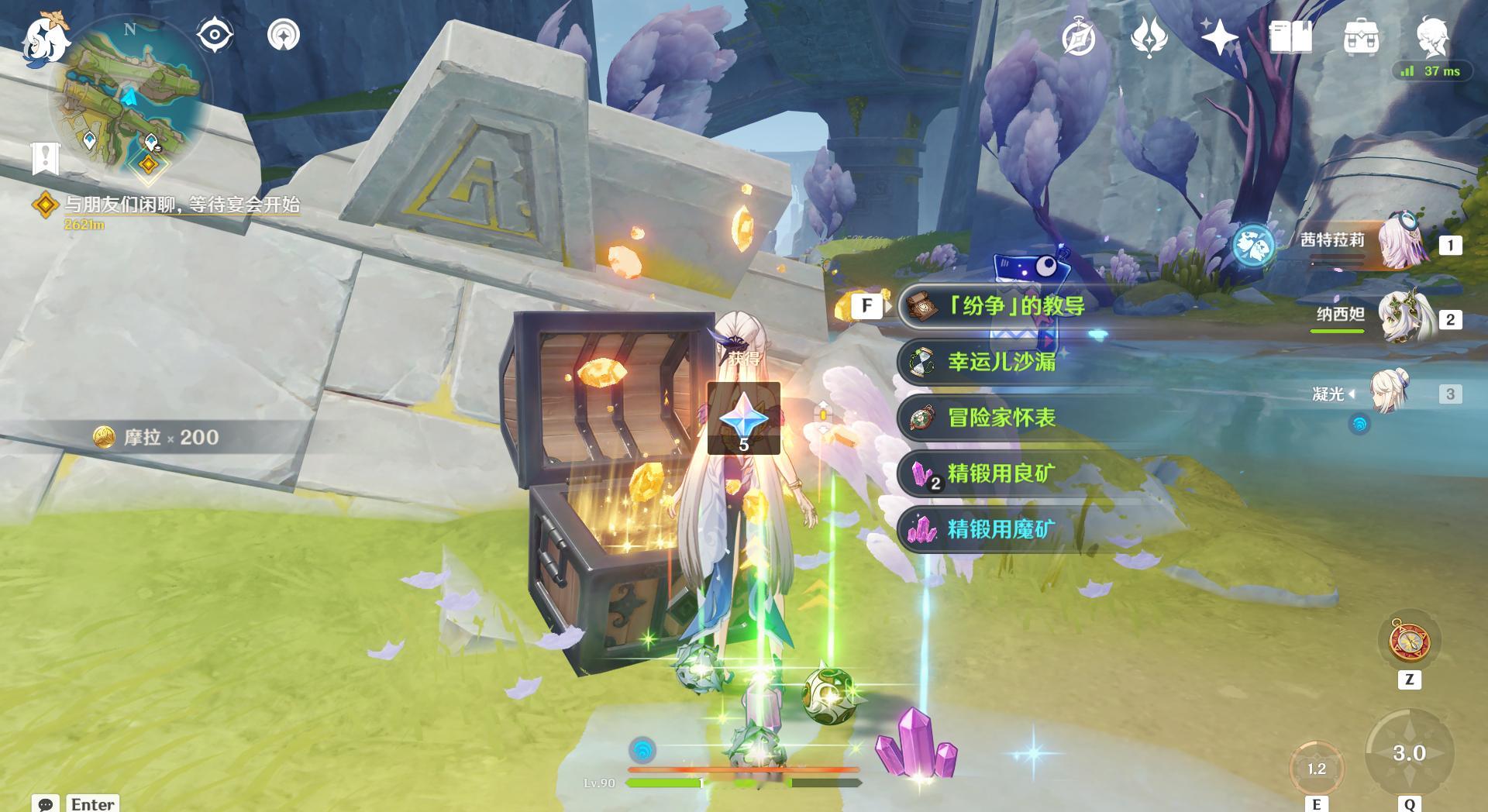Open the wish star icon

point(1218,36)
